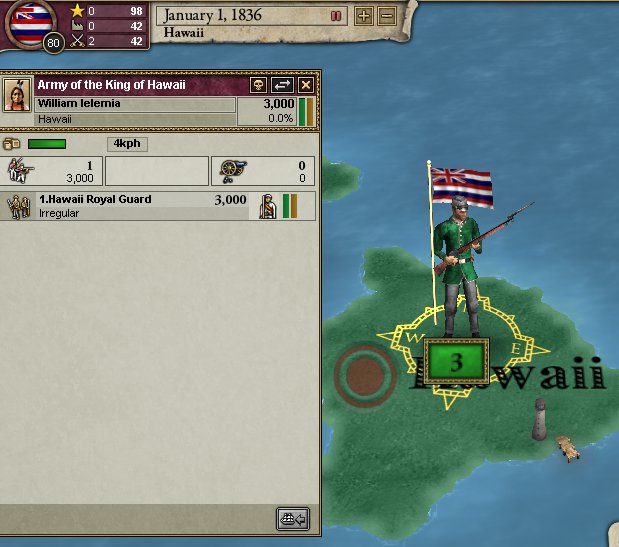
Task: Select the green army counter showing 3
Action: 456,362
